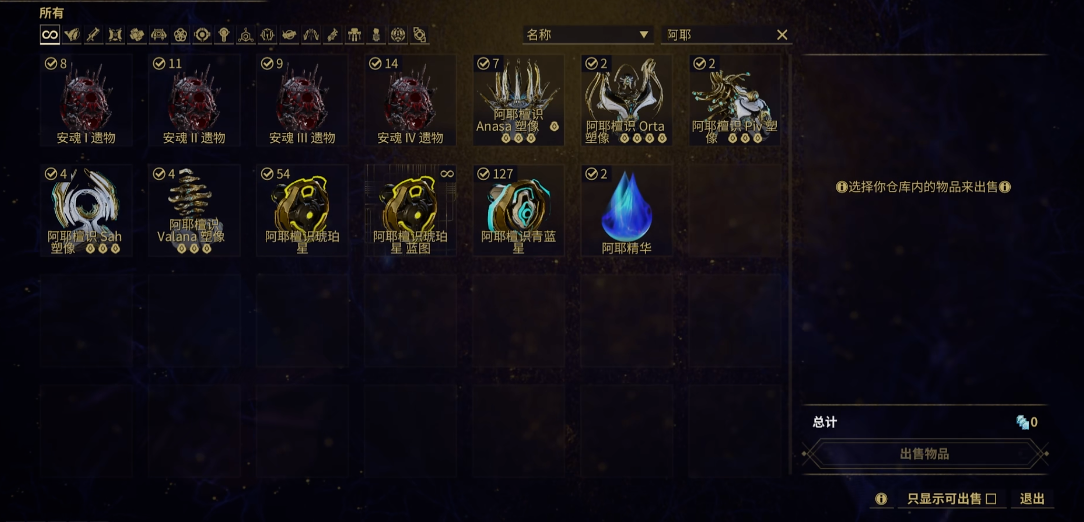The height and width of the screenshot is (522, 1084).
Task: Select the 安魂 I 遗物 relic
Action: tap(86, 100)
